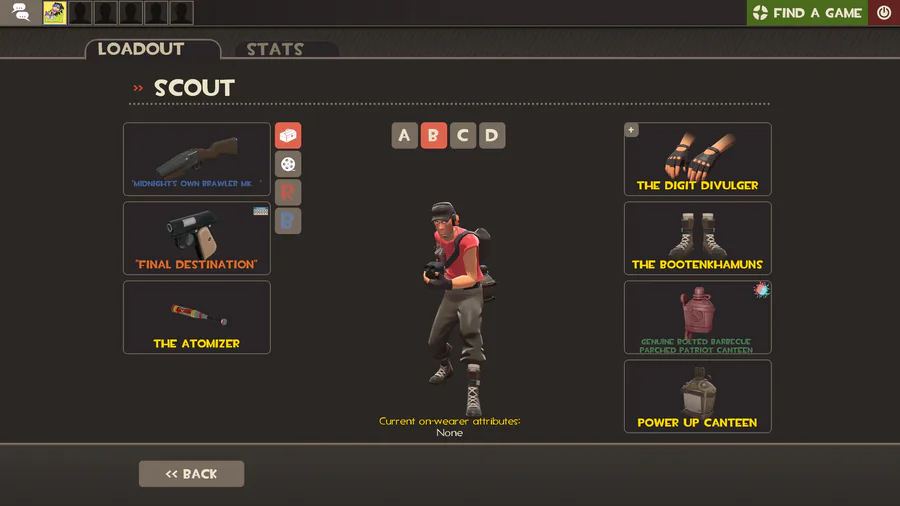Select loadout preset B
The width and height of the screenshot is (900, 506).
click(x=433, y=136)
